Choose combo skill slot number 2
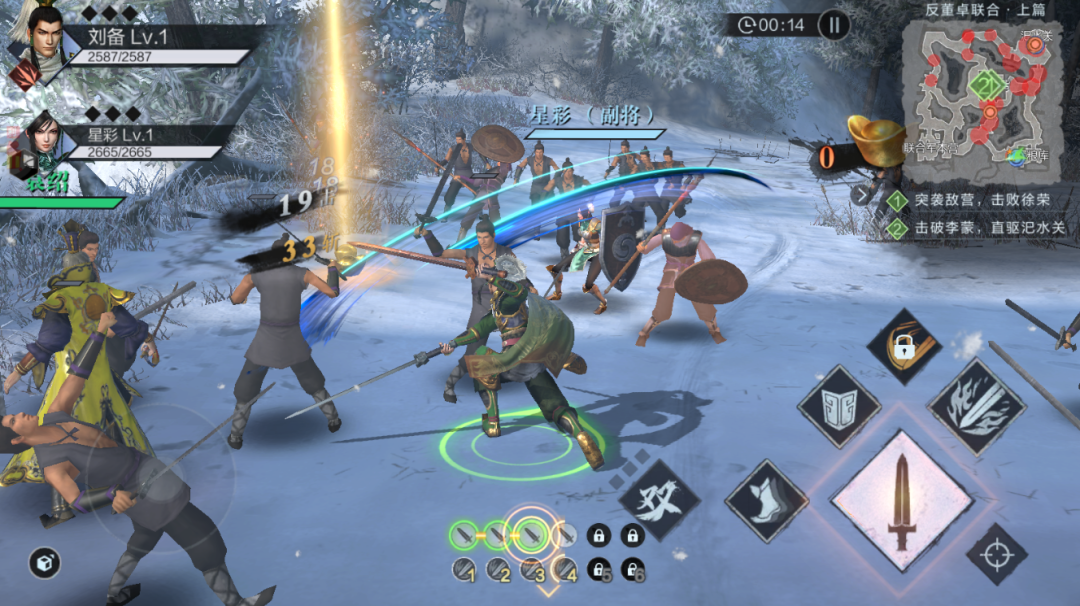1080x606 pixels. [x=498, y=570]
